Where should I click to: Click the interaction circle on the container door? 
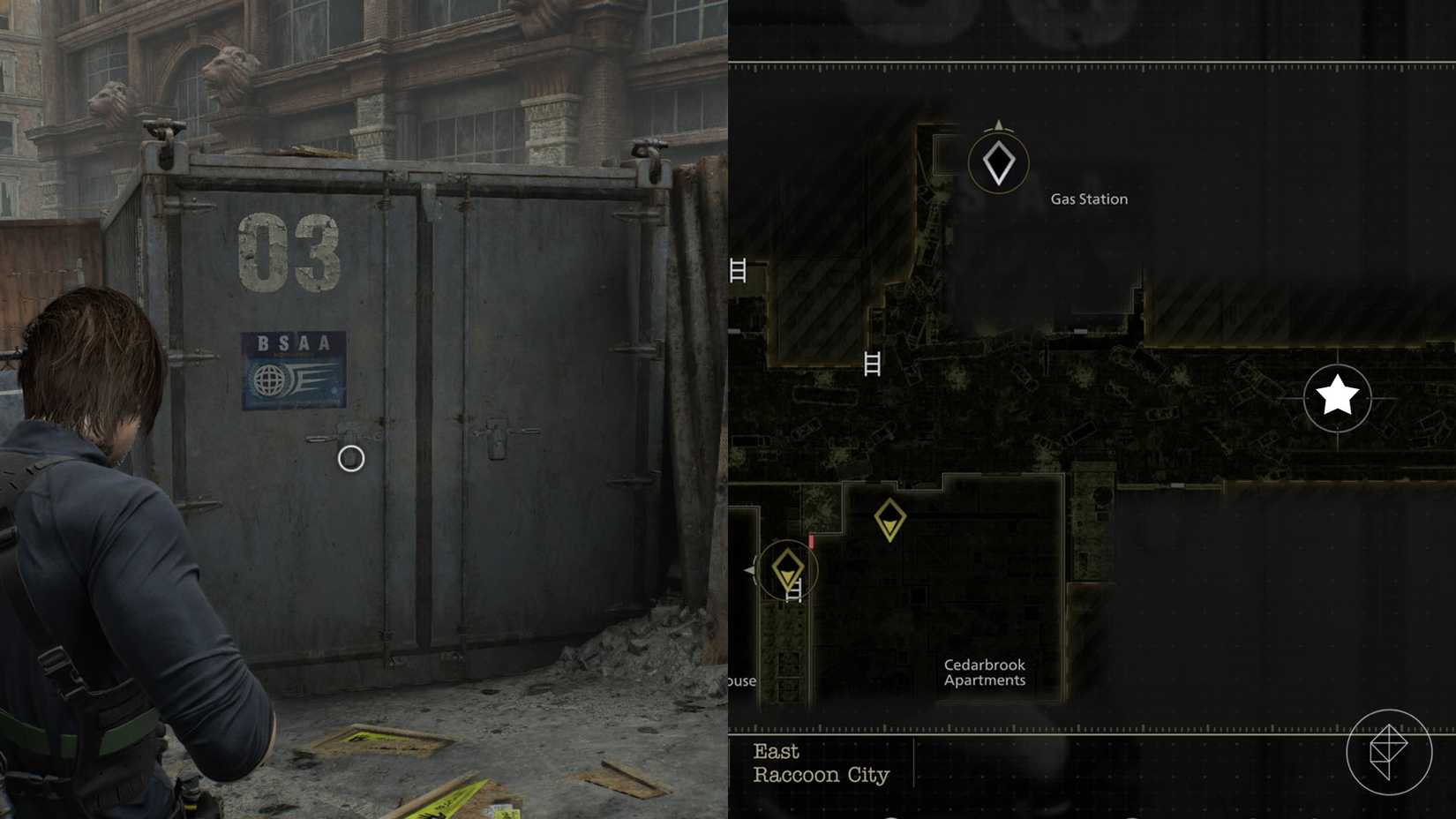pos(349,457)
